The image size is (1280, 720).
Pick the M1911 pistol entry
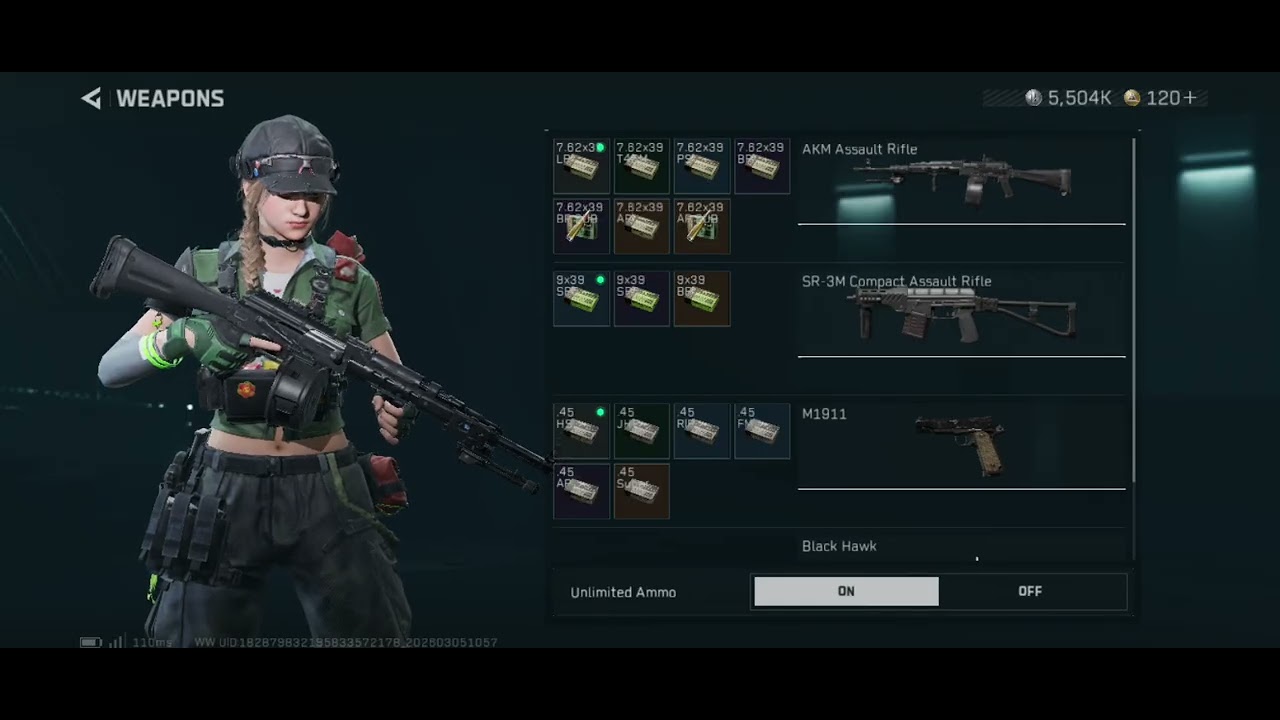[961, 444]
